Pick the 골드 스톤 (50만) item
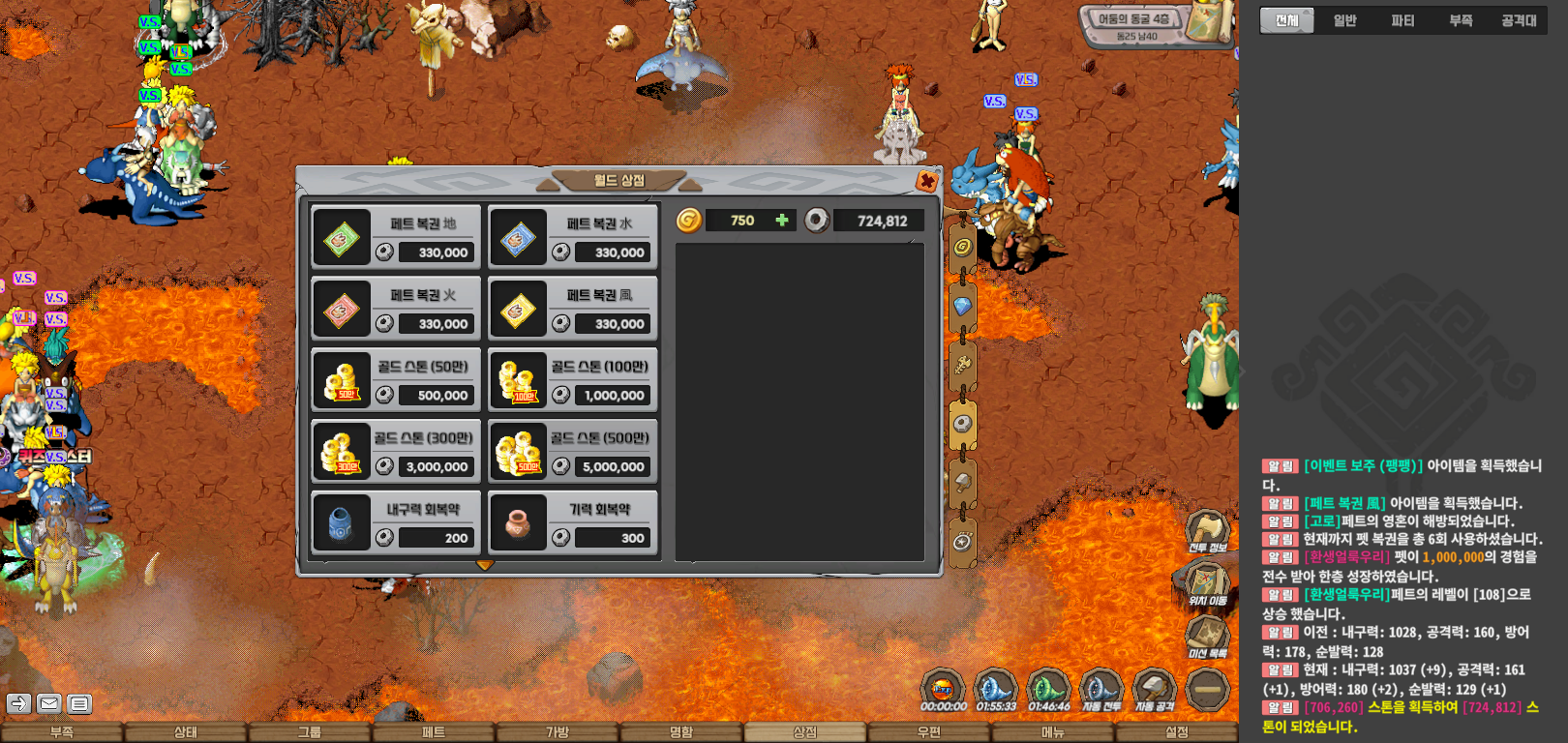Image resolution: width=1568 pixels, height=743 pixels. 396,380
